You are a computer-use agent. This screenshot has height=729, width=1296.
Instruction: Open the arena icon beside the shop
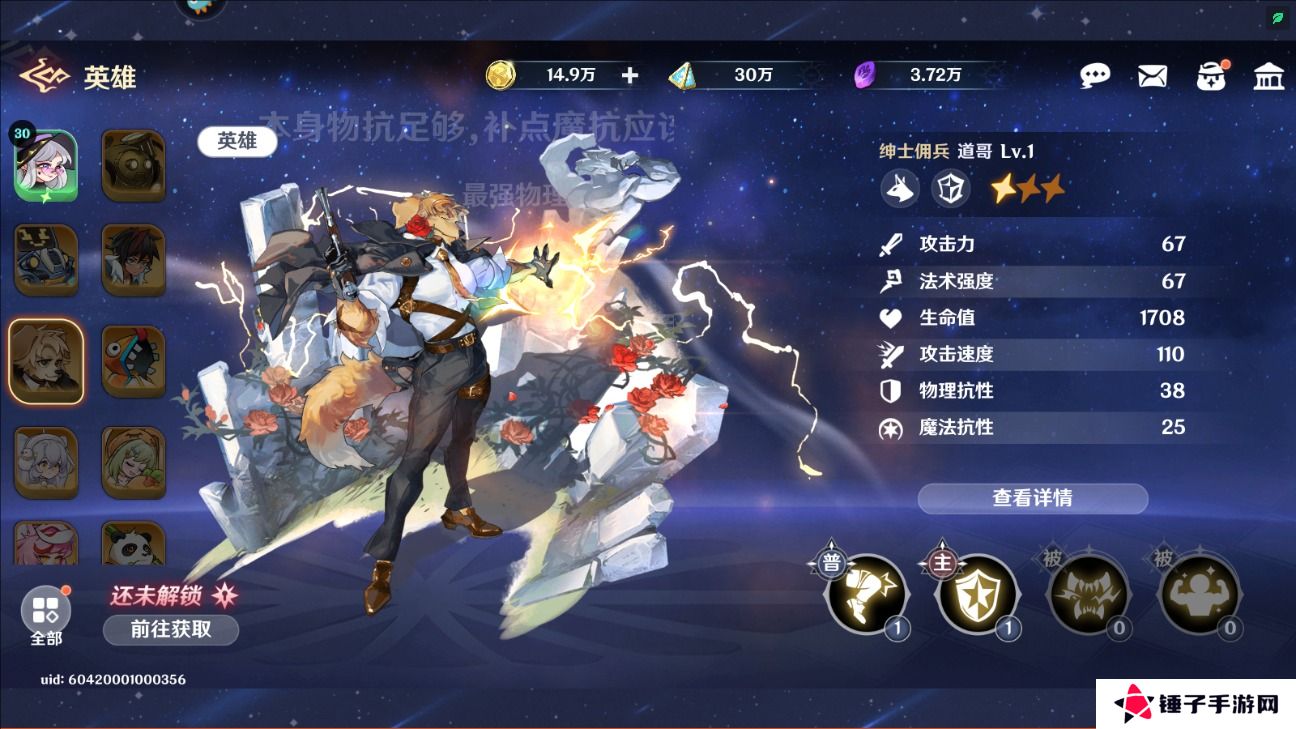click(1269, 75)
